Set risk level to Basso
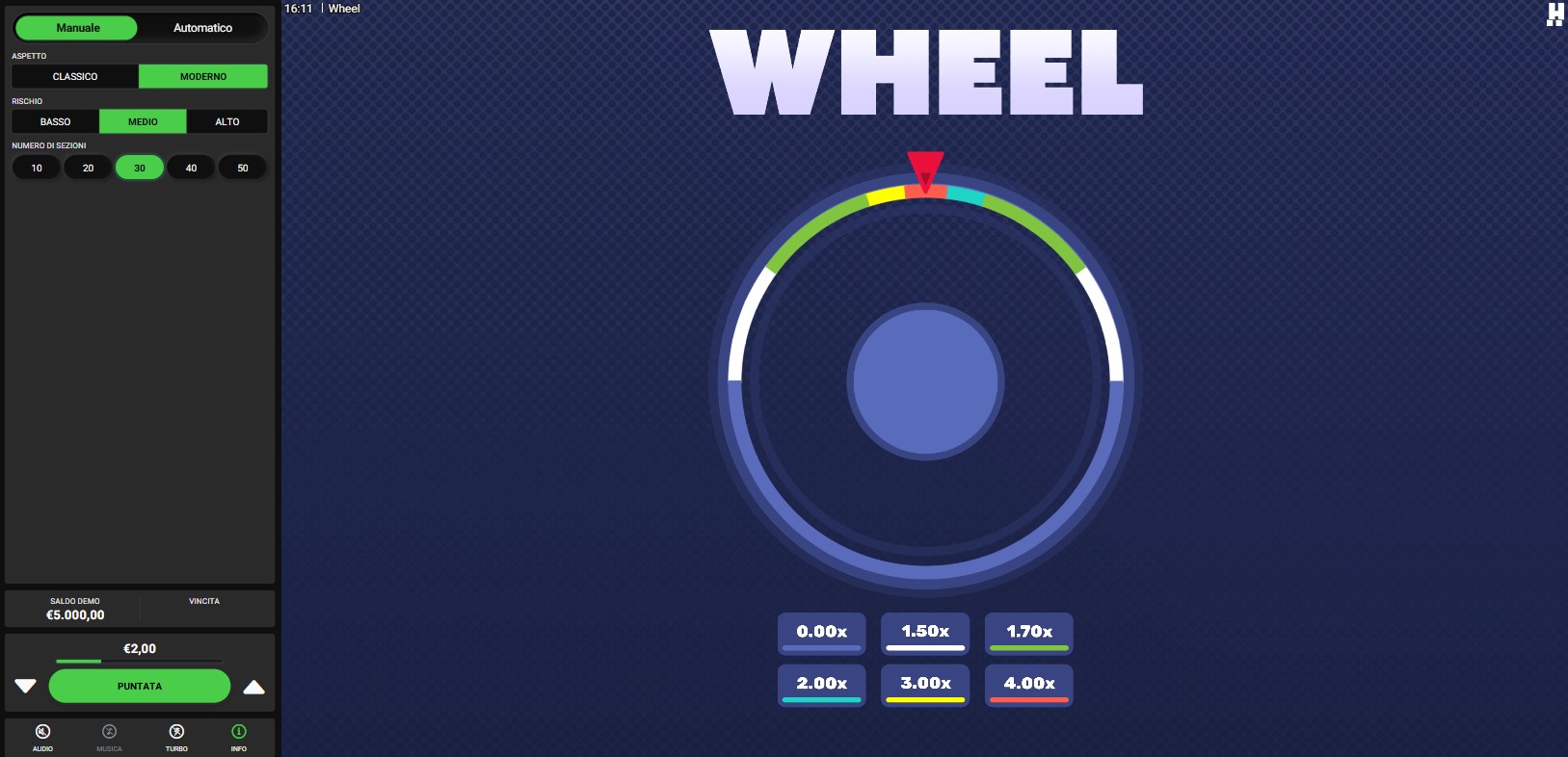This screenshot has height=757, width=1568. [55, 121]
